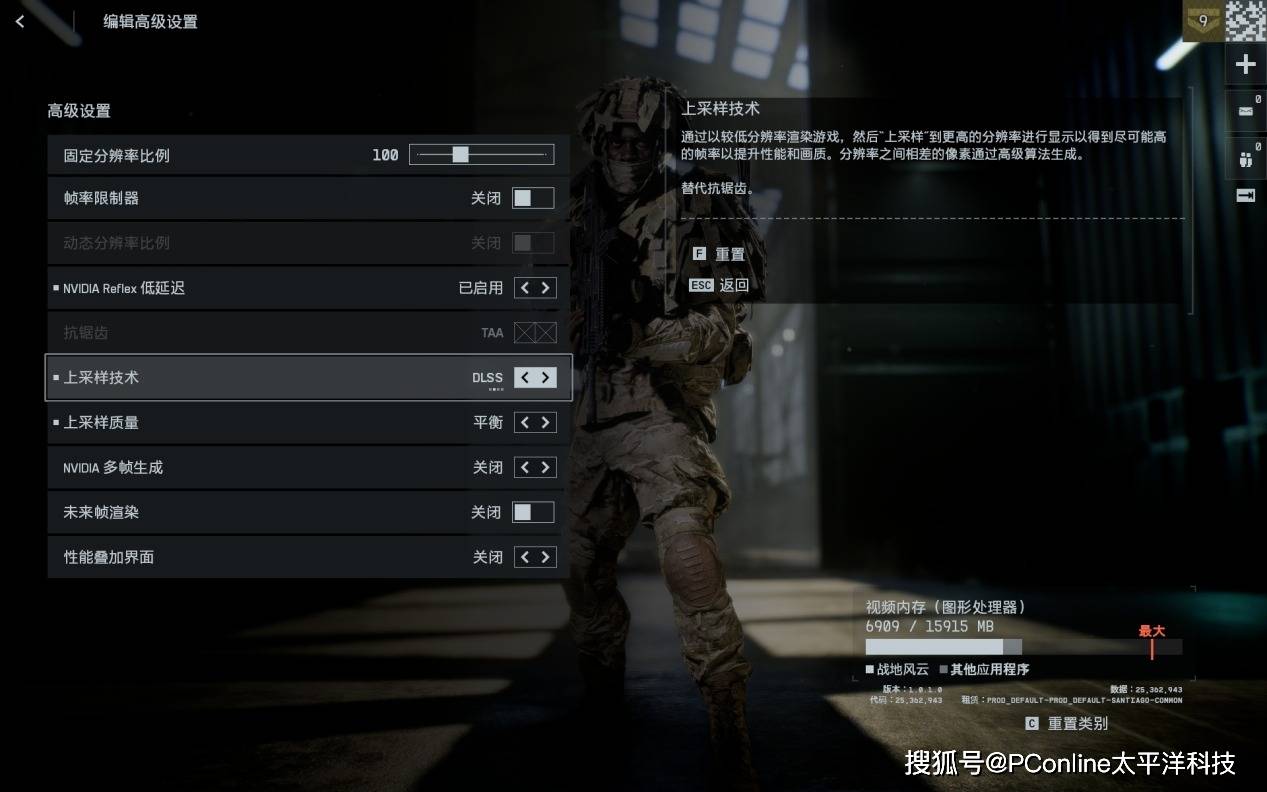Click the plus icon in the sidebar

pyautogui.click(x=1245, y=65)
